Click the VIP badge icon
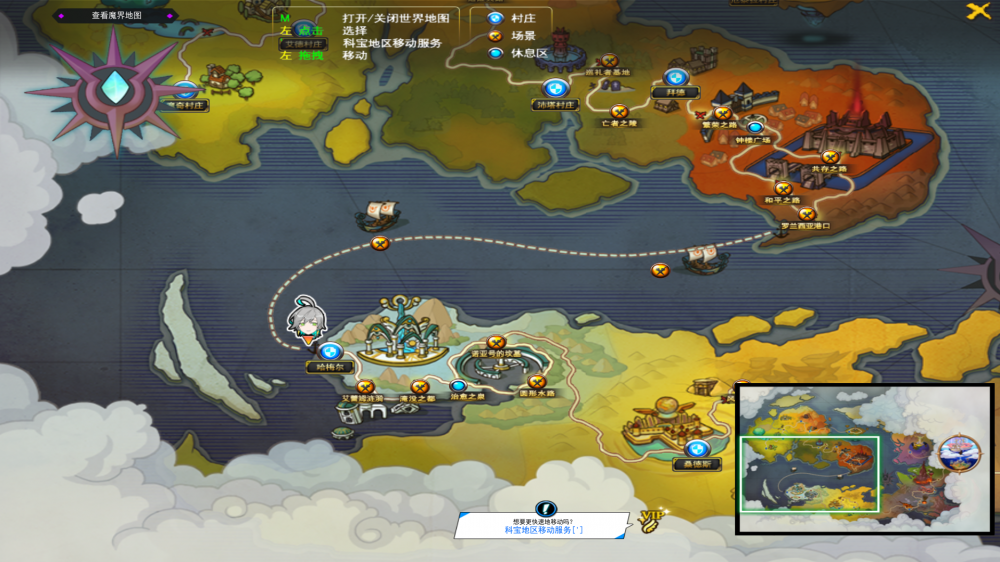Screen dimensions: 1000x562 (x=652, y=516)
